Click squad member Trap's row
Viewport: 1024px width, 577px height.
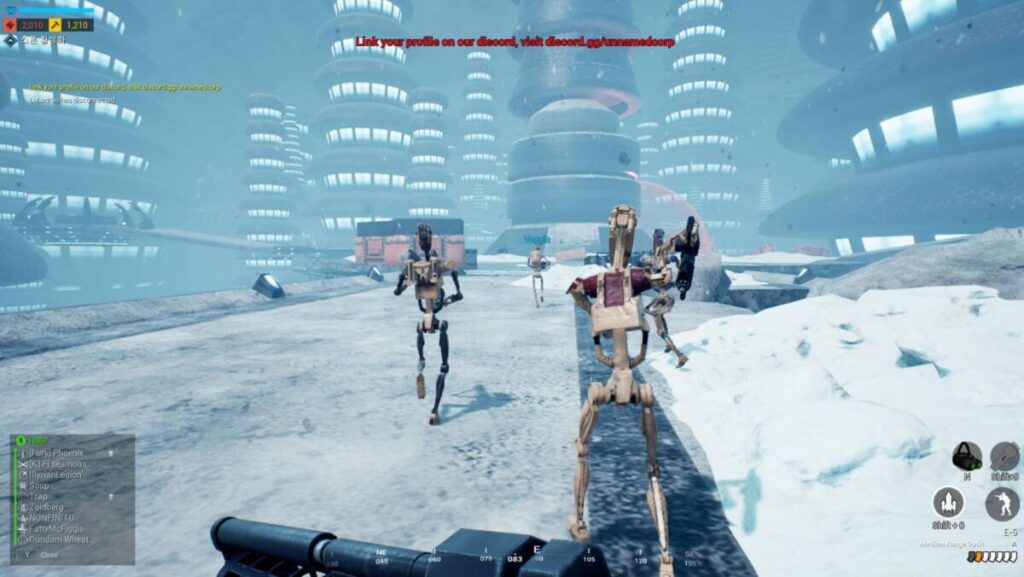point(39,496)
